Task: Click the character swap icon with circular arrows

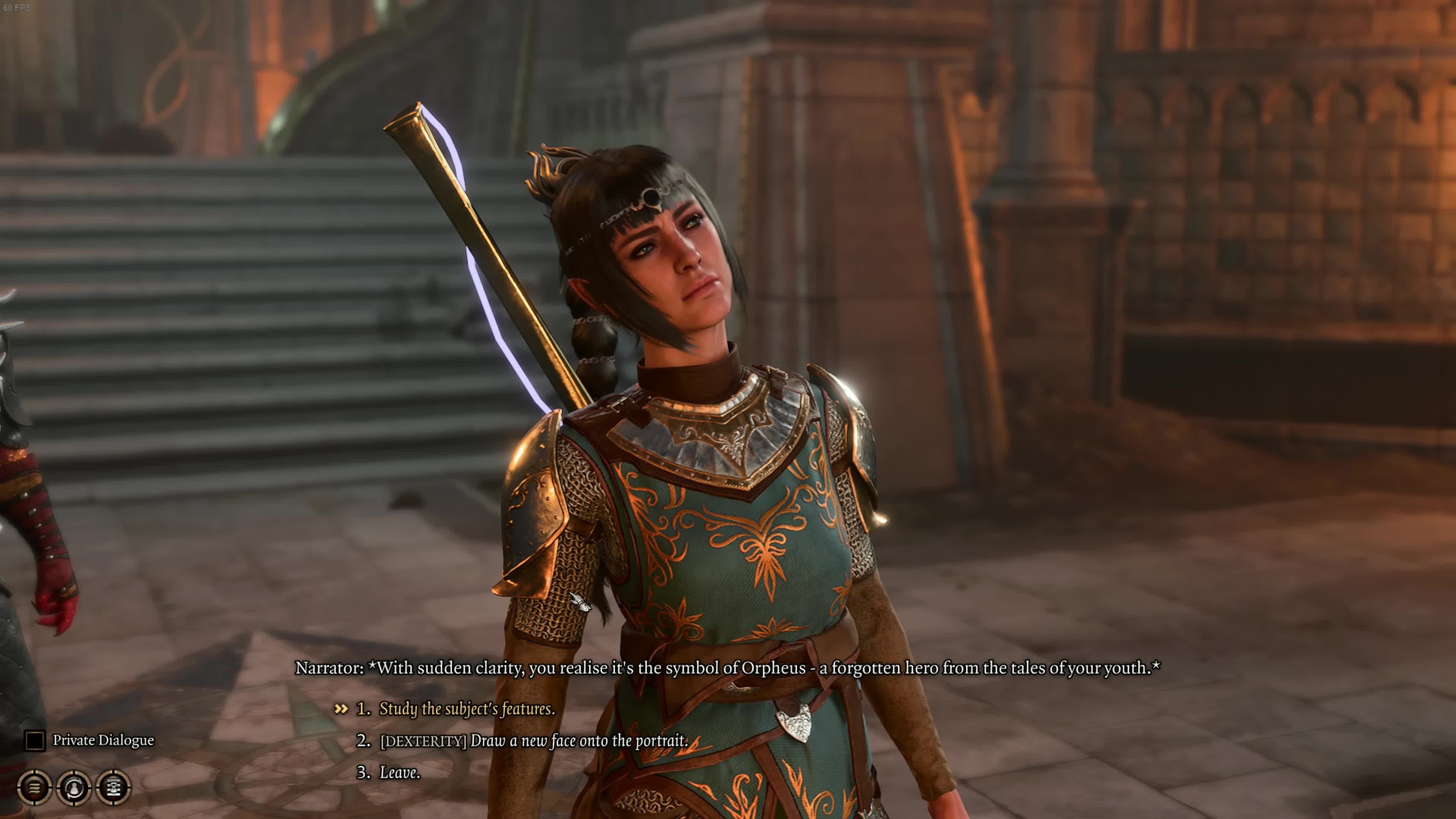Action: pyautogui.click(x=74, y=787)
